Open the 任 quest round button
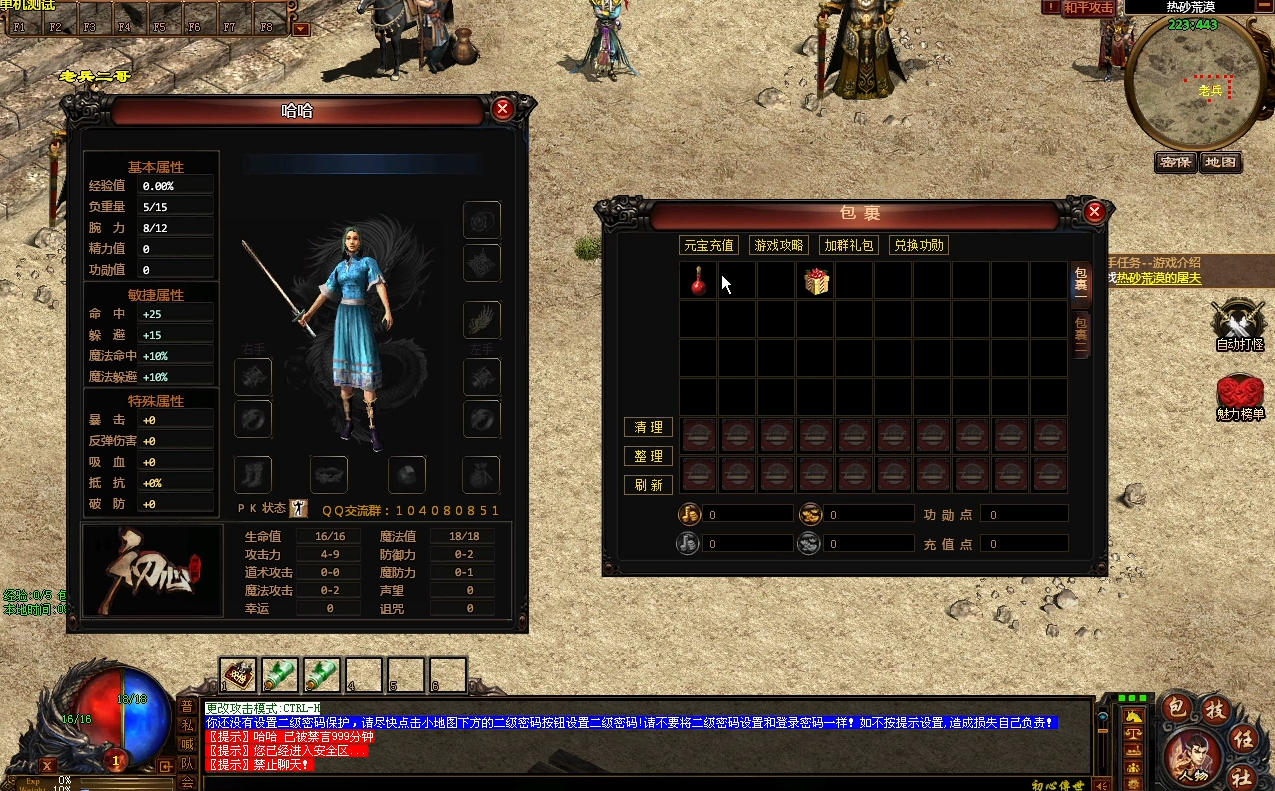 pyautogui.click(x=1243, y=739)
